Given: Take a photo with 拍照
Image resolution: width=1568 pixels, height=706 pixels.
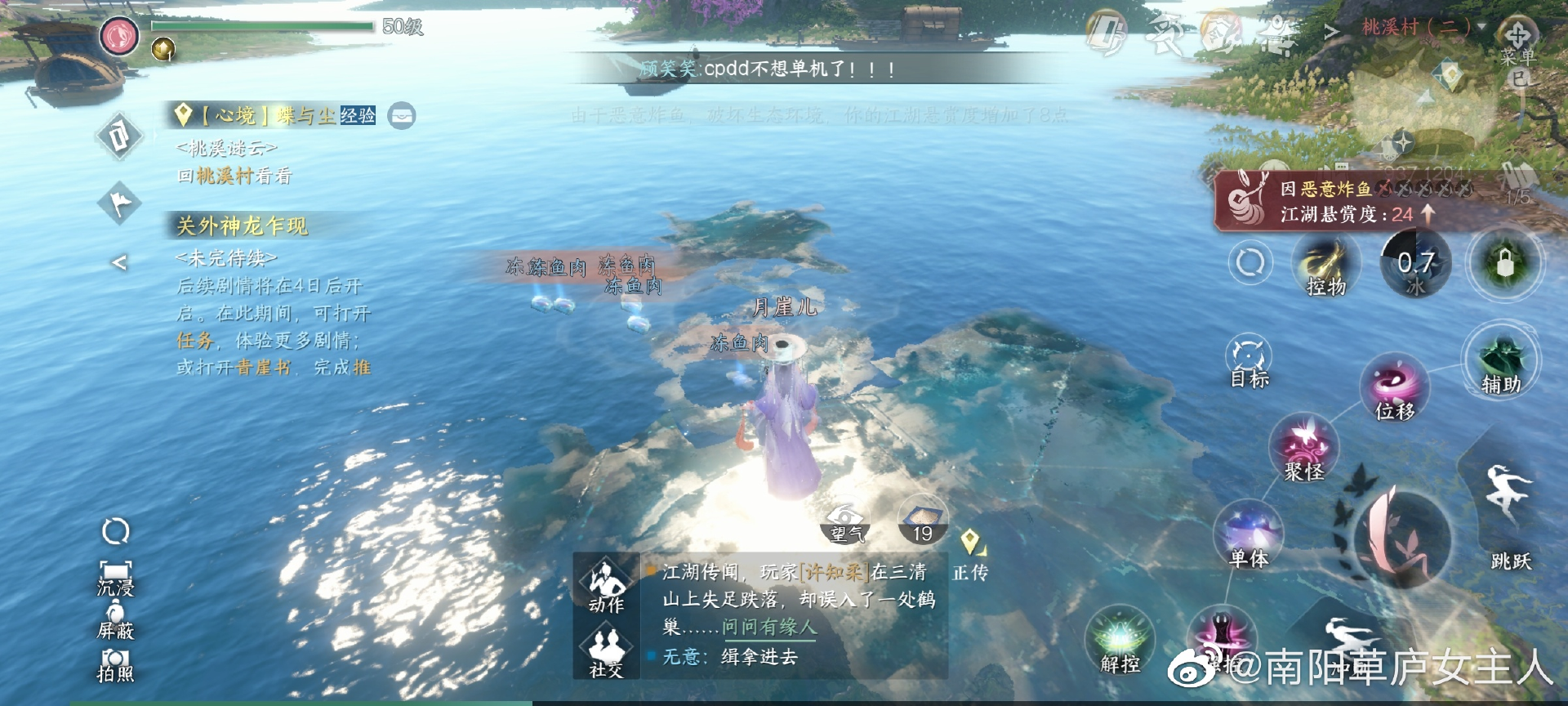Looking at the screenshot, I should 115,664.
